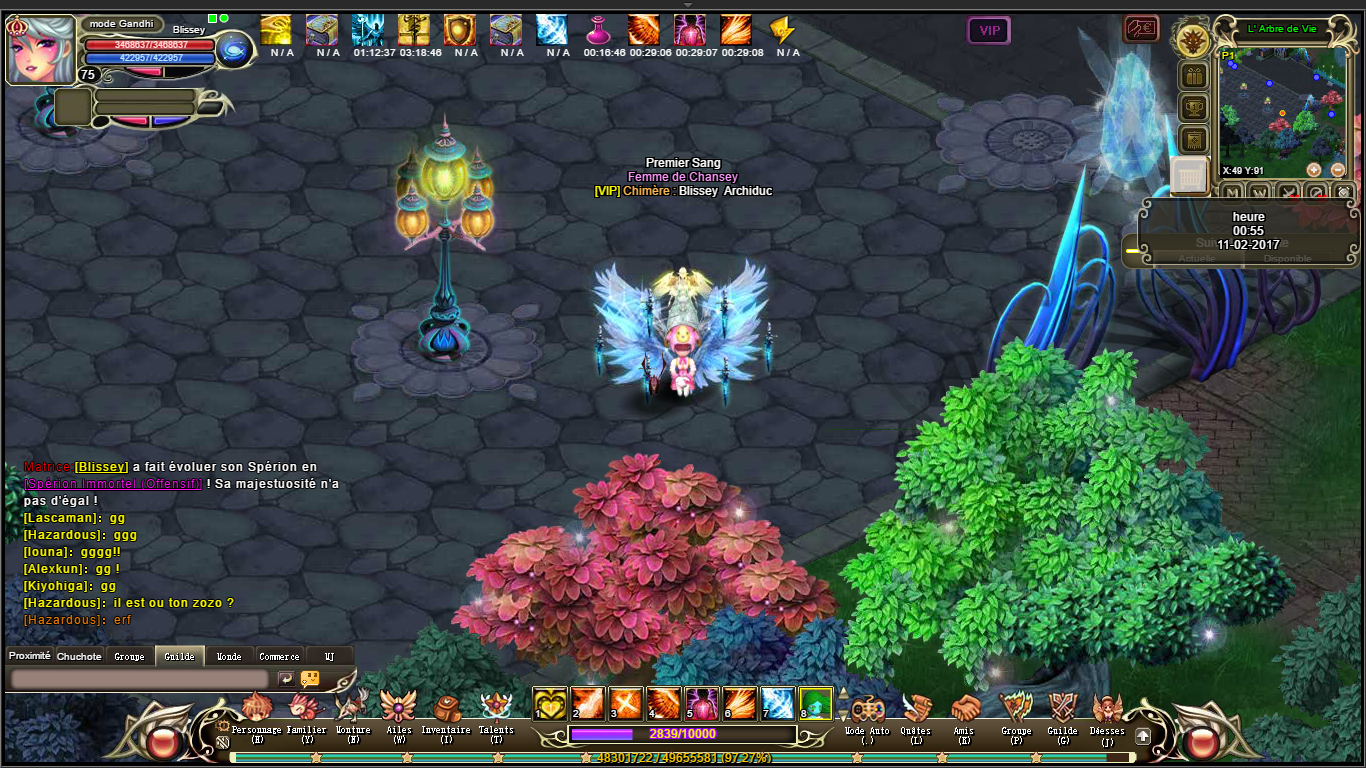This screenshot has height=768, width=1366.
Task: Open the Ailes wings menu
Action: [x=398, y=707]
